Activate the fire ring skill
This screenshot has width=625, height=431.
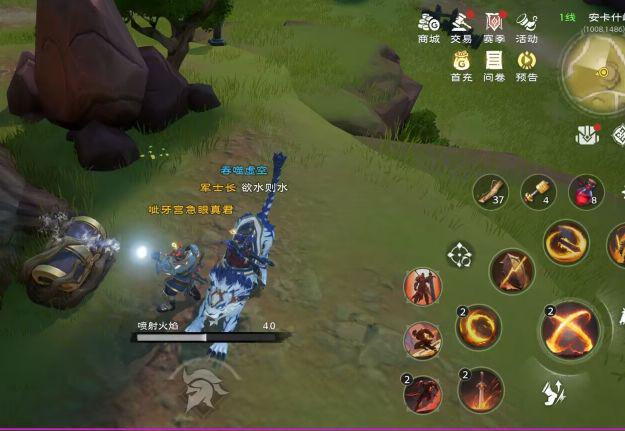[479, 326]
